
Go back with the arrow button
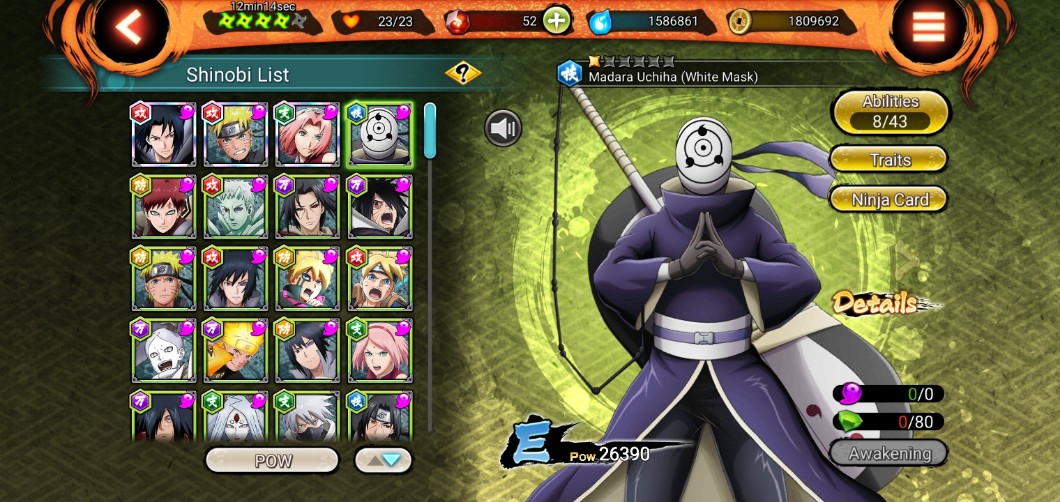(128, 27)
